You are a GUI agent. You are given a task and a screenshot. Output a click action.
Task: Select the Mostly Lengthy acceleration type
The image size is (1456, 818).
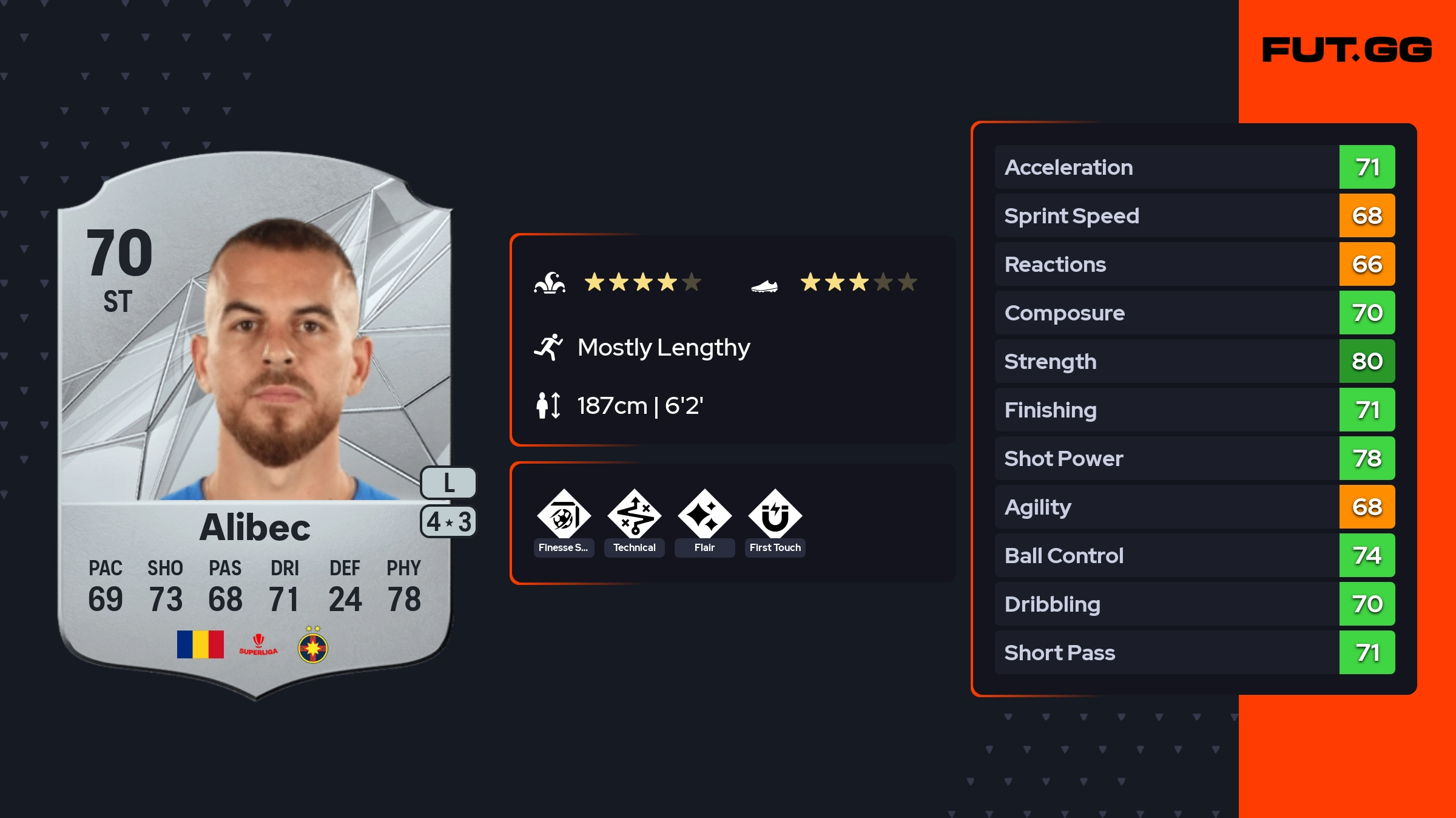pos(663,347)
